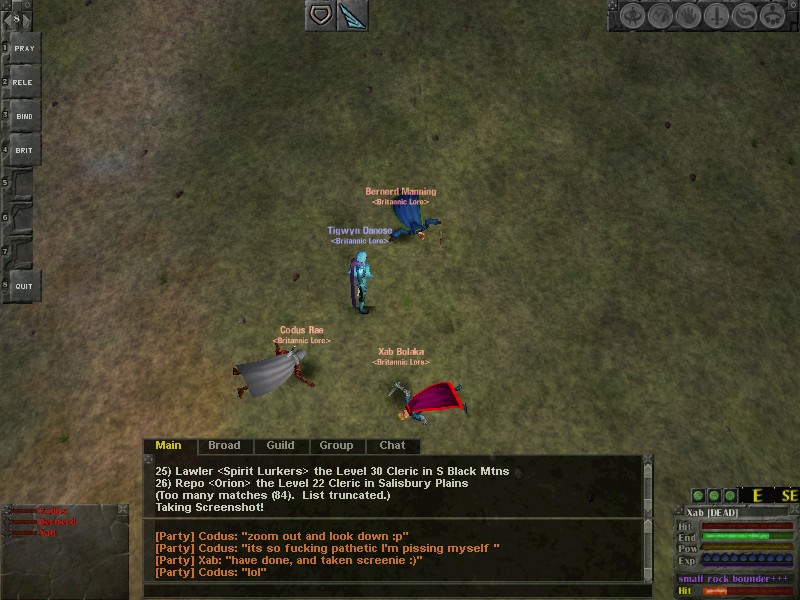Select Codus in the group list
Viewport: 800px width, 600px height.
(52, 511)
